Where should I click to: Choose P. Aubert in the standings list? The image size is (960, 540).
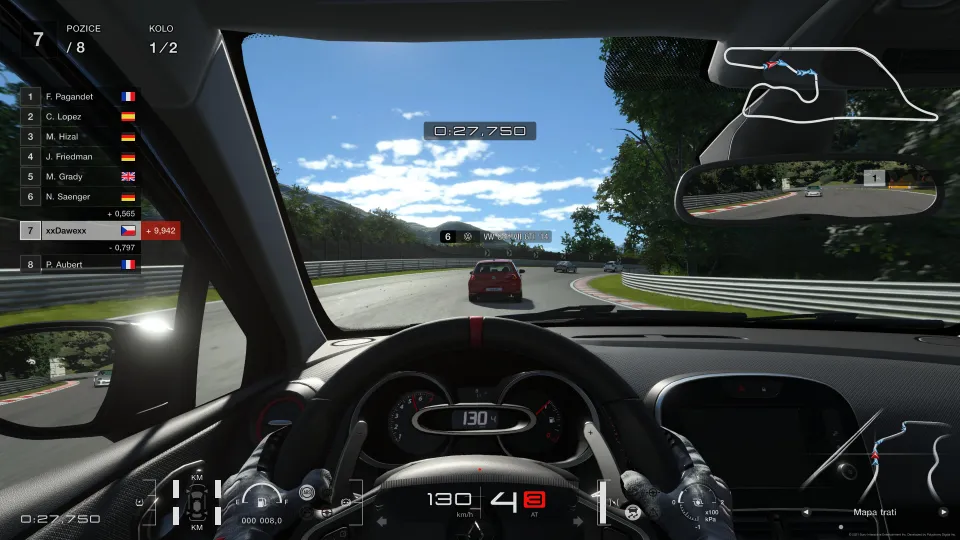click(x=80, y=264)
